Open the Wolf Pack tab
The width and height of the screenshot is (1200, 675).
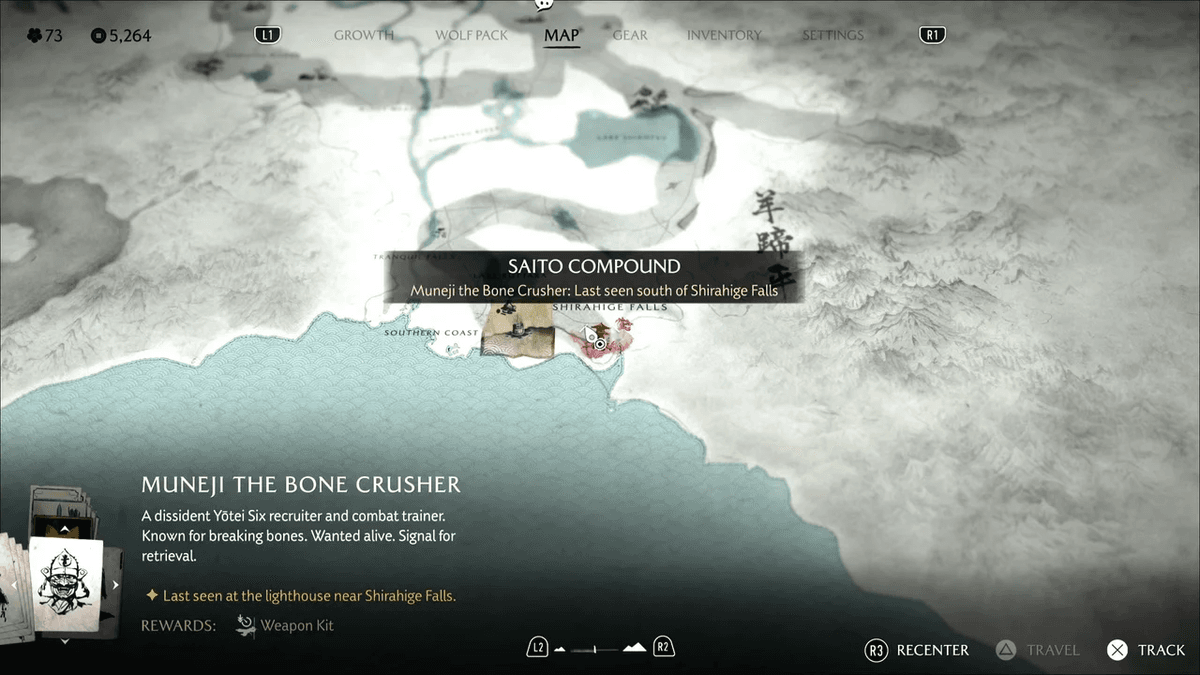tap(471, 35)
